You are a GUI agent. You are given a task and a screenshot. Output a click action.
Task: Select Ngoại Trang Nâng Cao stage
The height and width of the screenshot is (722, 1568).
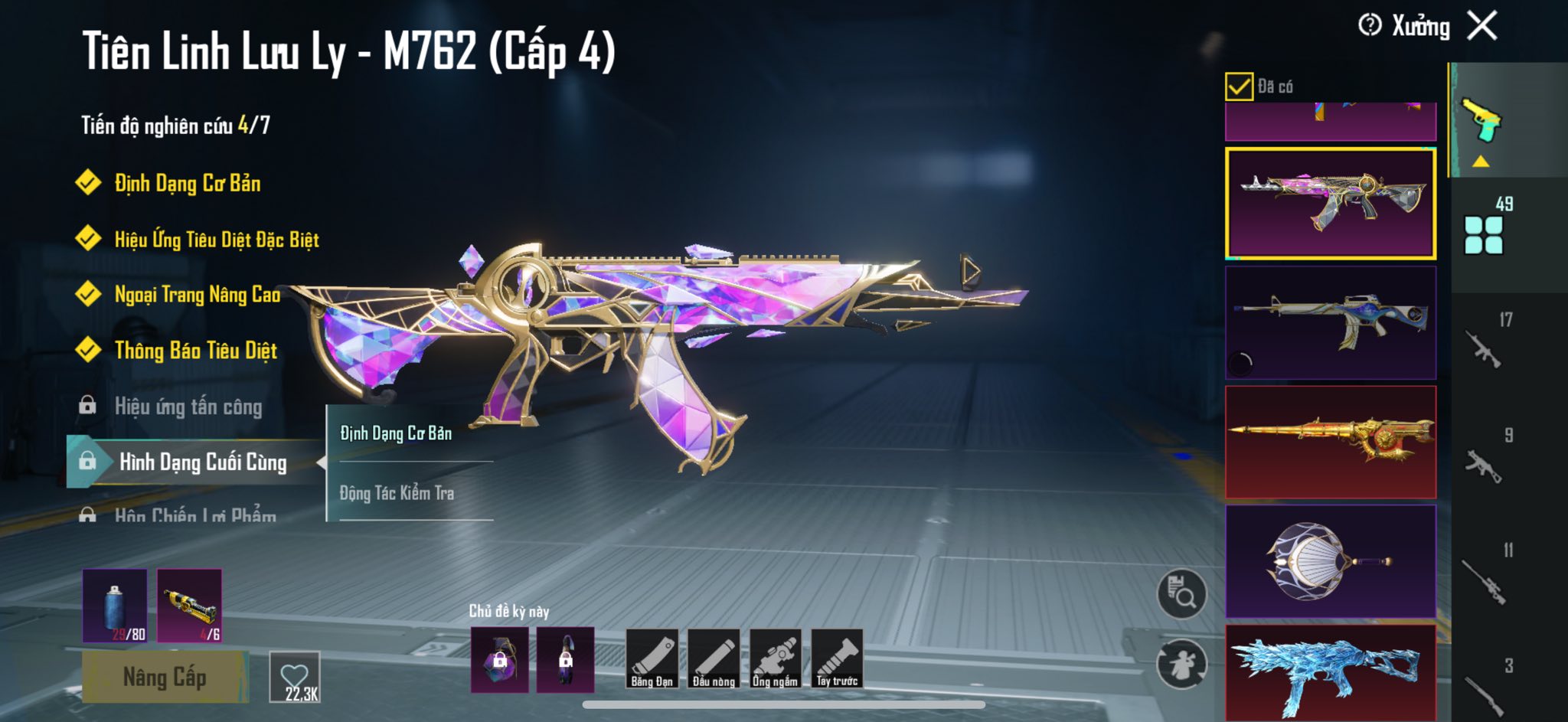197,295
